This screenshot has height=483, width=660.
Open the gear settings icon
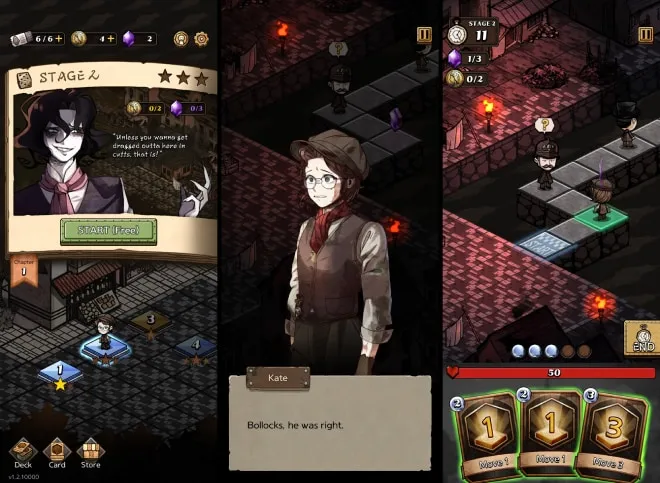(x=201, y=39)
